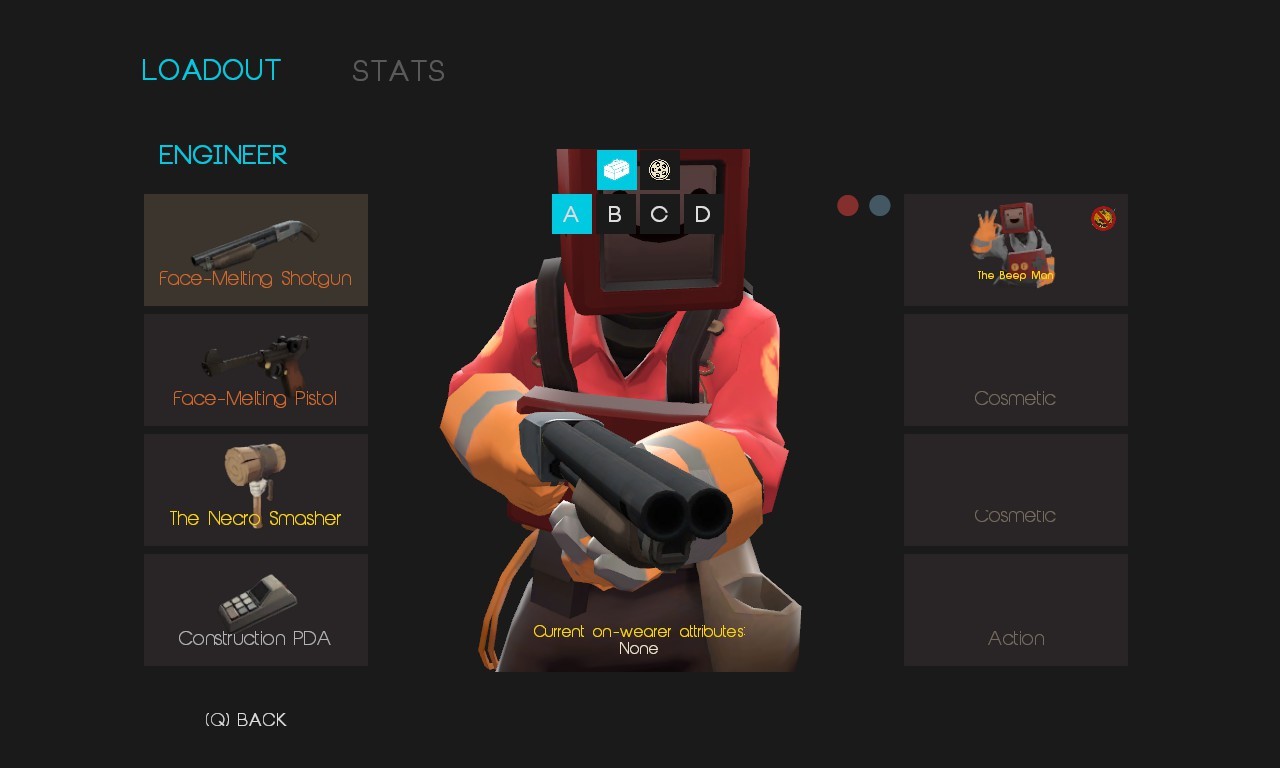Image resolution: width=1280 pixels, height=768 pixels.
Task: Open the second Cosmetic slot
Action: click(x=1015, y=369)
